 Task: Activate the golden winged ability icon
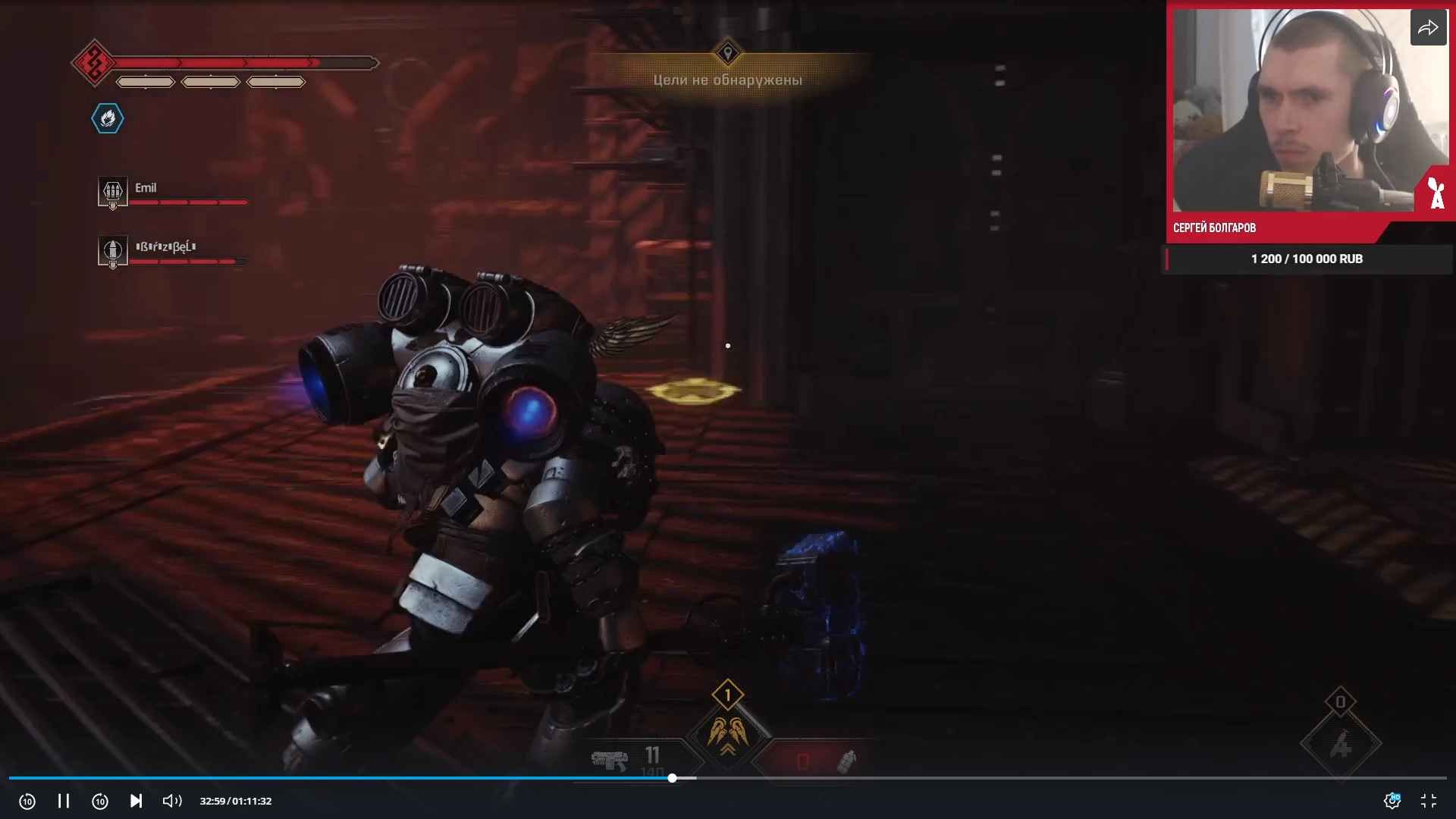coord(728,733)
